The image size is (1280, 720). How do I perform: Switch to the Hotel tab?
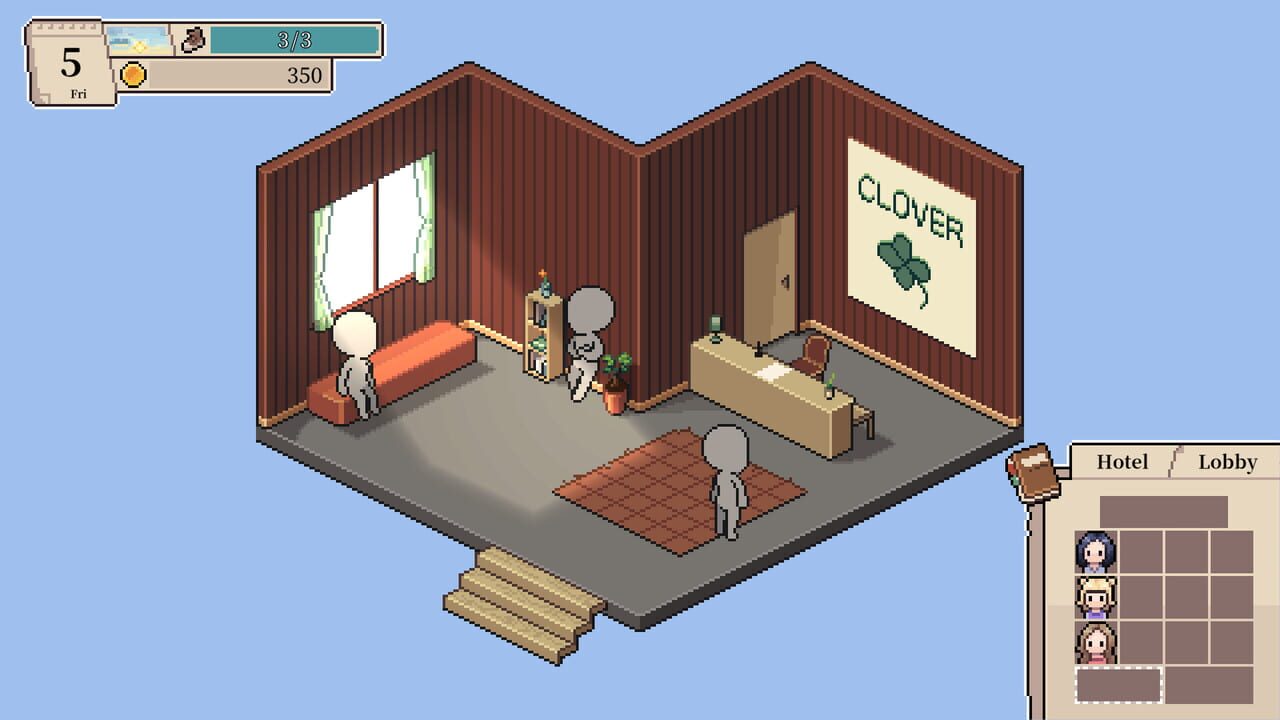[1121, 462]
